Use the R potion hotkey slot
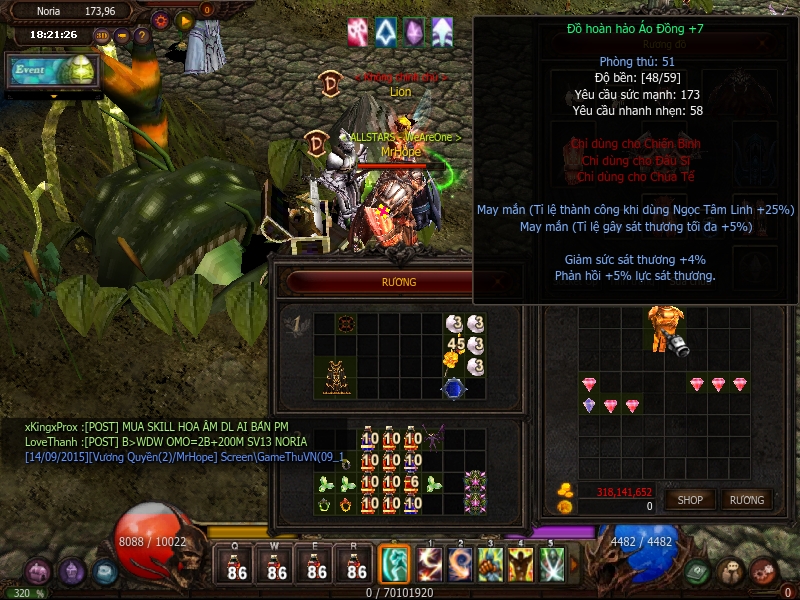The height and width of the screenshot is (600, 800). pyautogui.click(x=357, y=566)
